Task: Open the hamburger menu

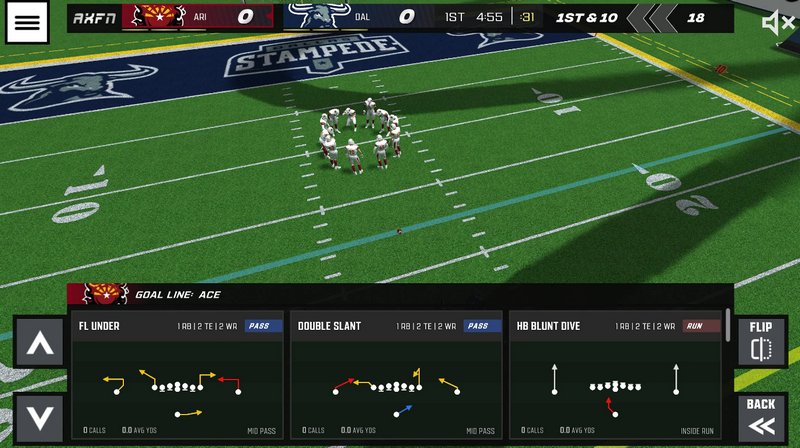Action: click(28, 22)
